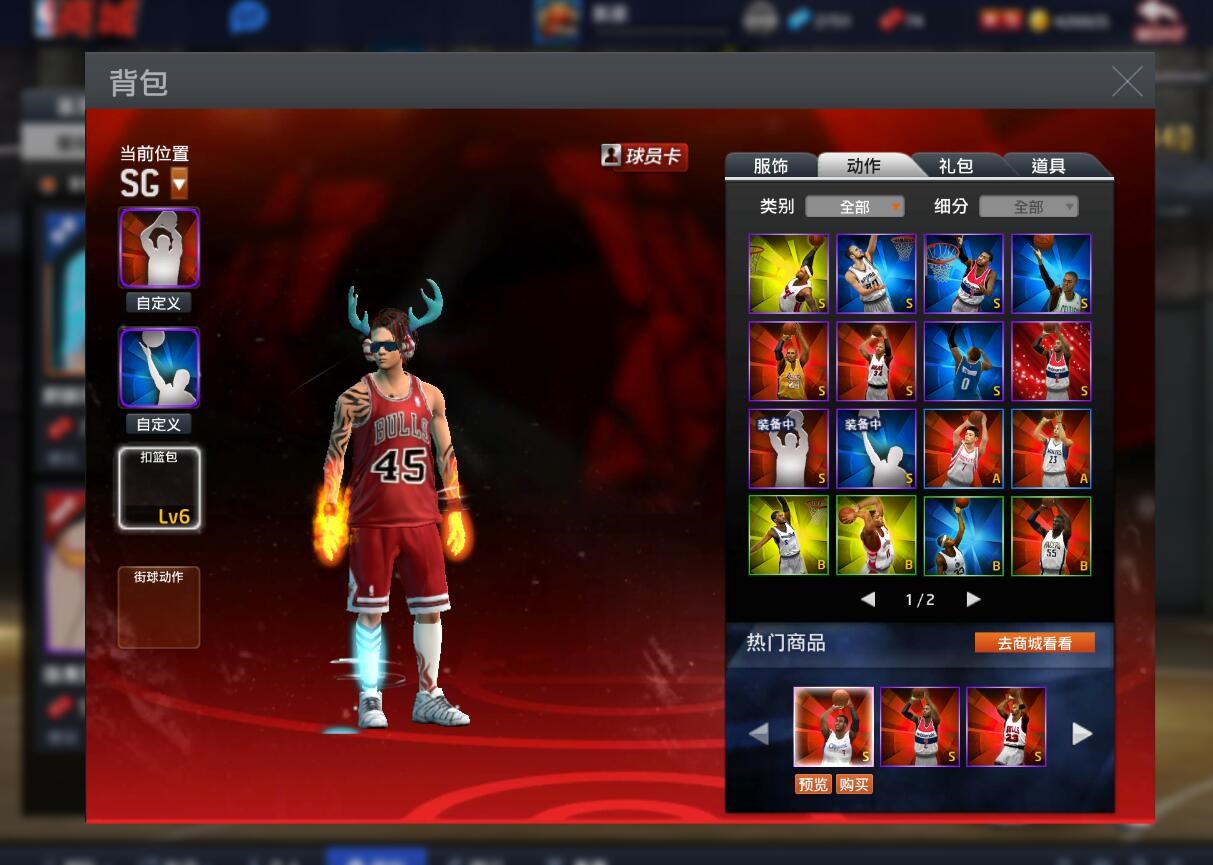Select the Lakers yellow jersey action card
The width and height of the screenshot is (1213, 865).
pos(788,361)
